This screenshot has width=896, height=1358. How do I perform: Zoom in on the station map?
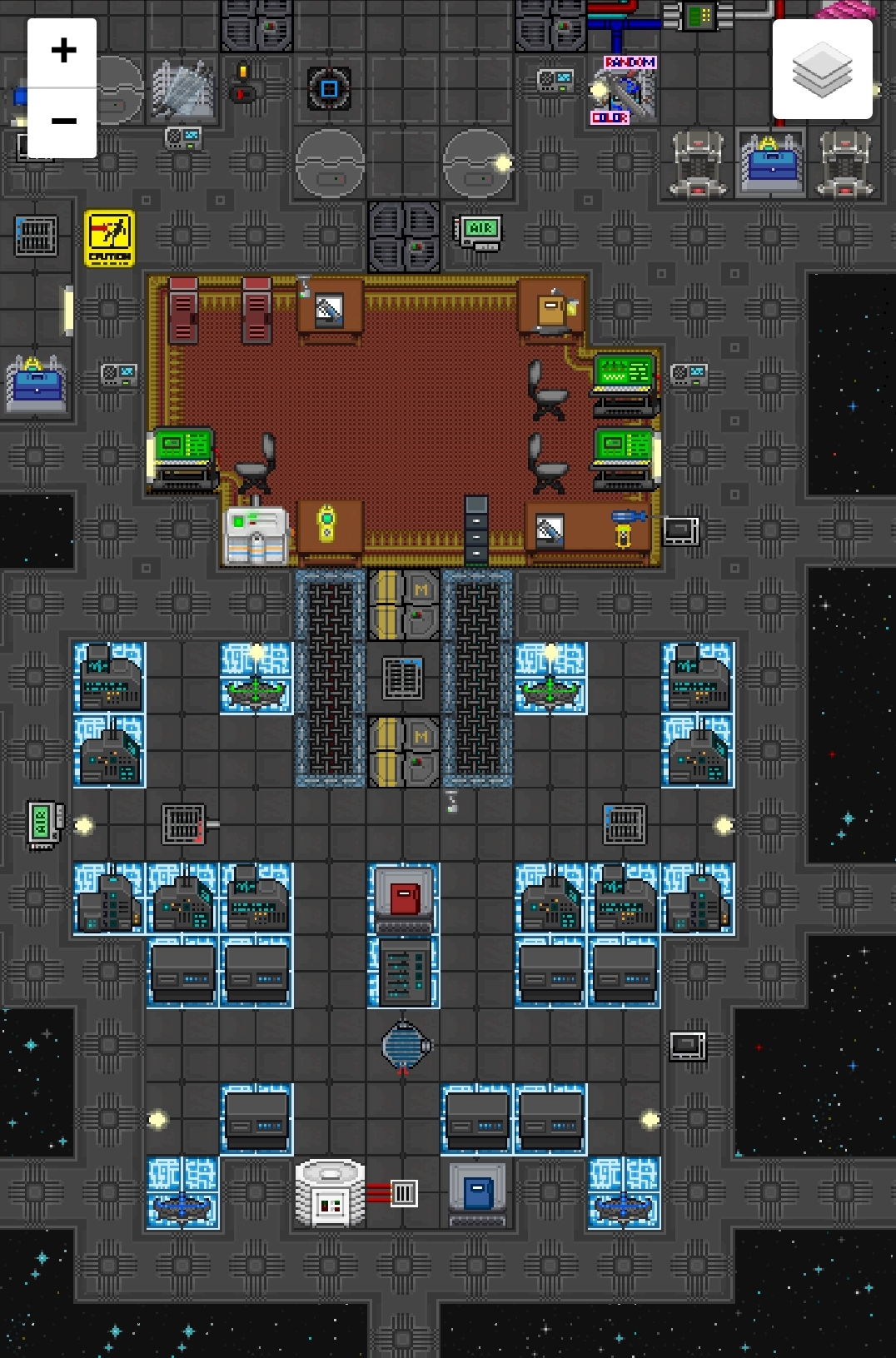pyautogui.click(x=62, y=52)
